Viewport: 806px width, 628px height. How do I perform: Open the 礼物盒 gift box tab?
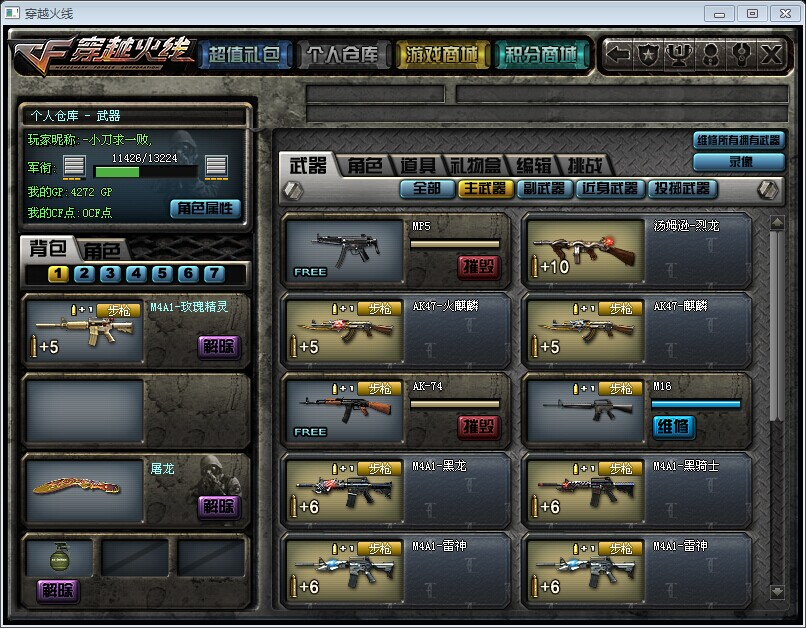tap(478, 166)
